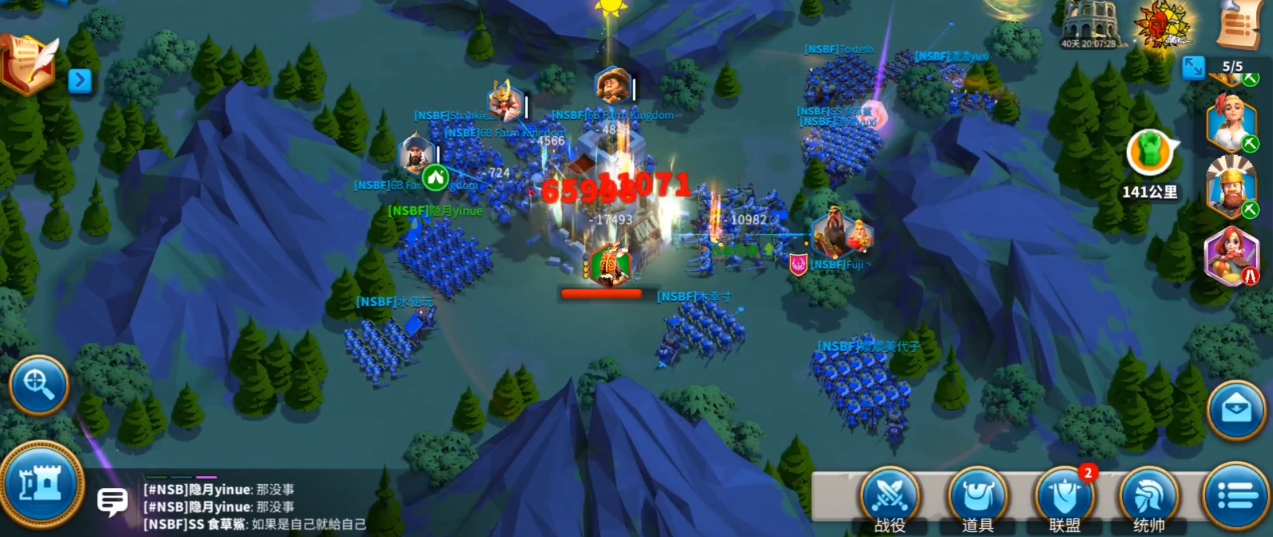The height and width of the screenshot is (537, 1273).
Task: Toggle the blue march queue expand icon
Action: click(x=1193, y=67)
